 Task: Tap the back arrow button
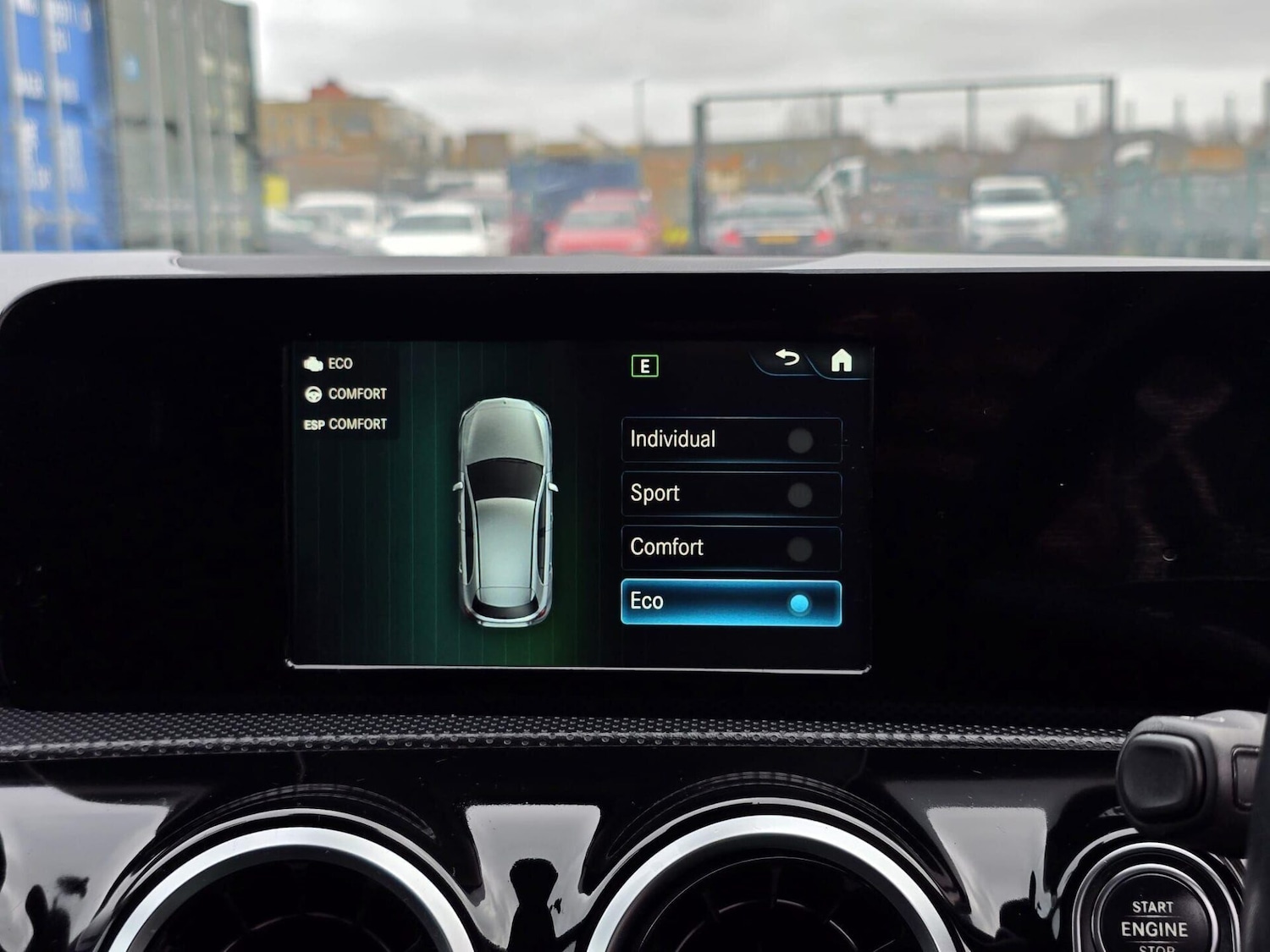click(x=787, y=359)
